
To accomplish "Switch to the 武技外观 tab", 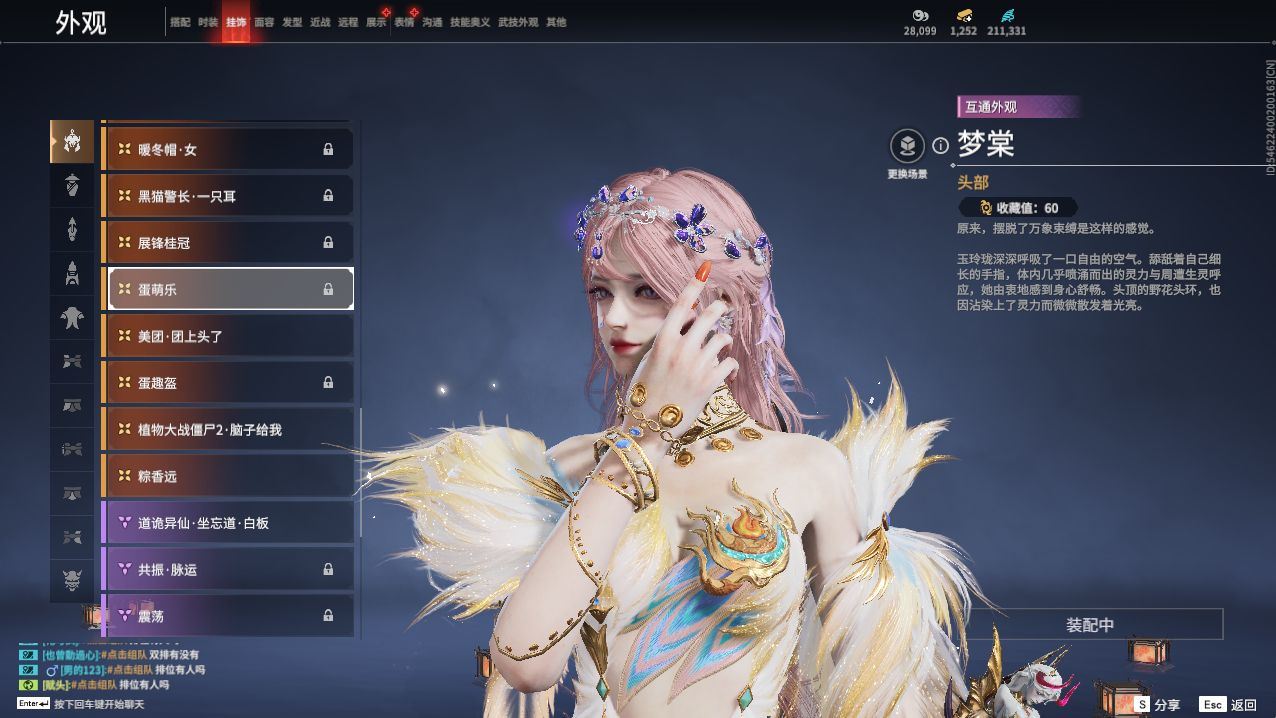I will click(518, 22).
